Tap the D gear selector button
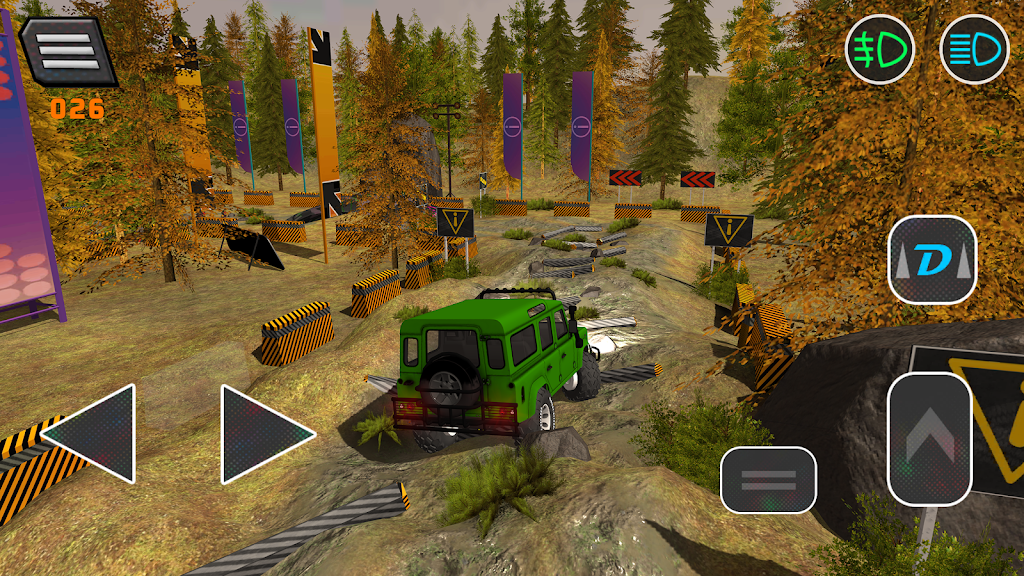Image resolution: width=1024 pixels, height=576 pixels. point(932,260)
